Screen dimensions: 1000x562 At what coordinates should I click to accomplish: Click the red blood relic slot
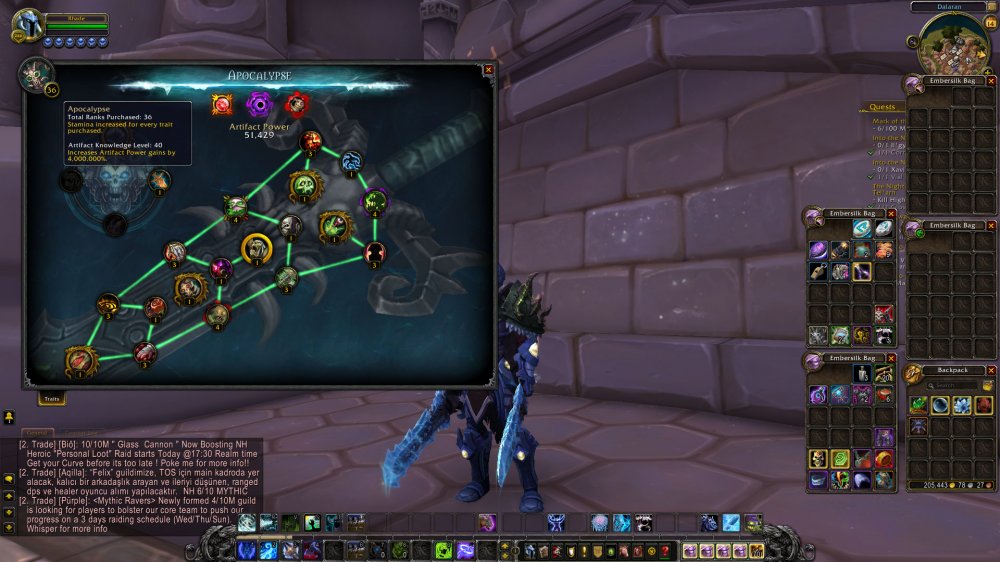coord(296,104)
